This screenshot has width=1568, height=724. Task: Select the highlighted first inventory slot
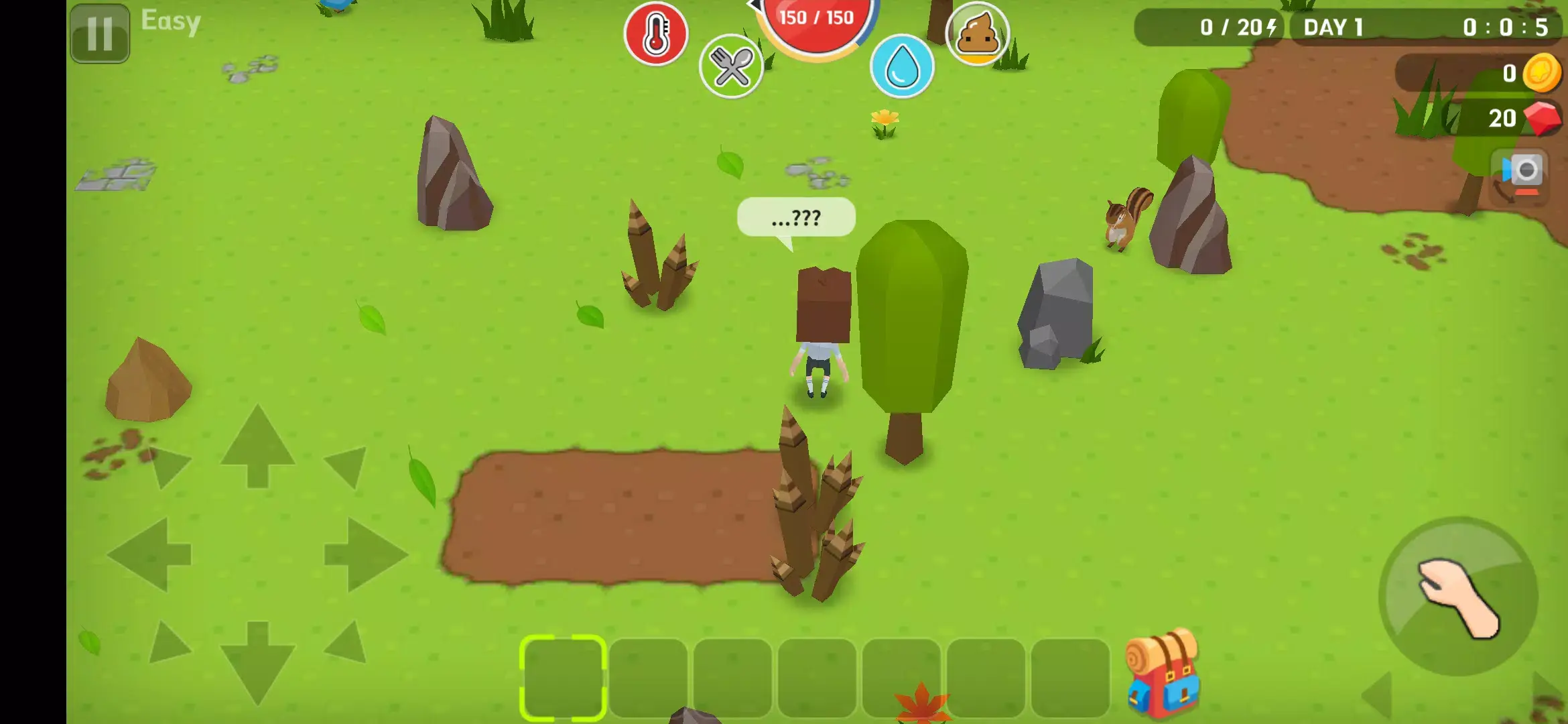(564, 676)
